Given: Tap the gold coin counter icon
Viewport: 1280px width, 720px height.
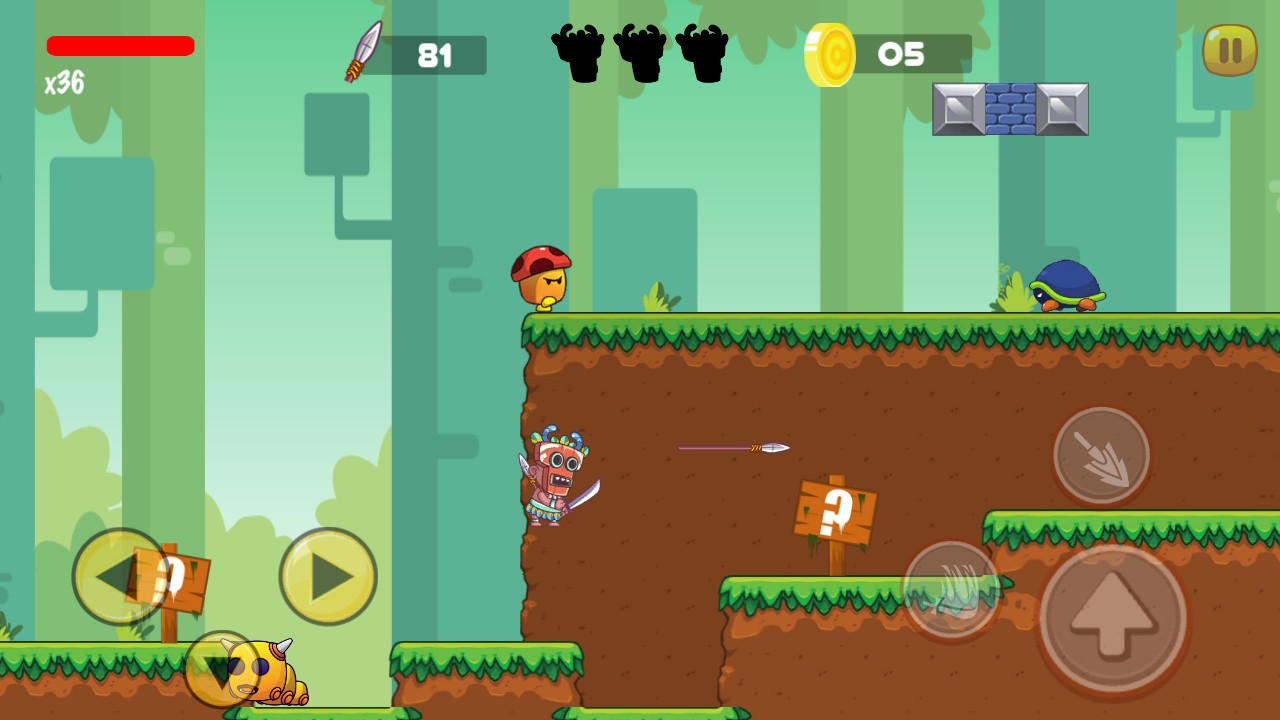Looking at the screenshot, I should click(x=831, y=54).
